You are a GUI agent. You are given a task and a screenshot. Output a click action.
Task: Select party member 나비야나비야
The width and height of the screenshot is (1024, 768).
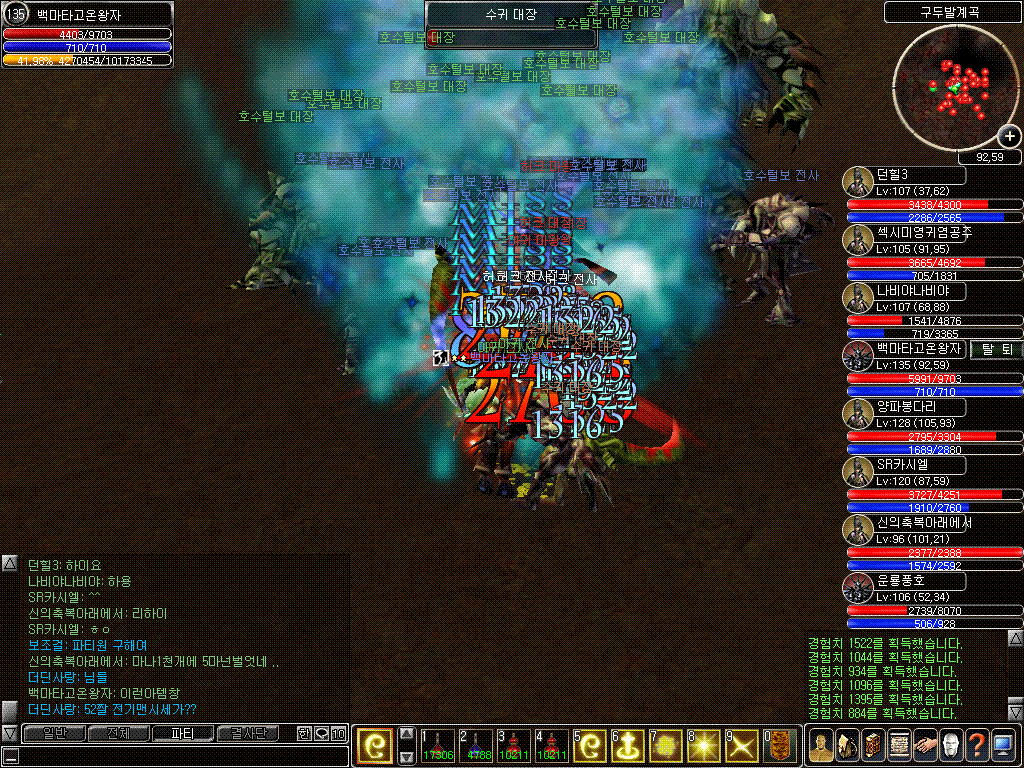click(906, 290)
